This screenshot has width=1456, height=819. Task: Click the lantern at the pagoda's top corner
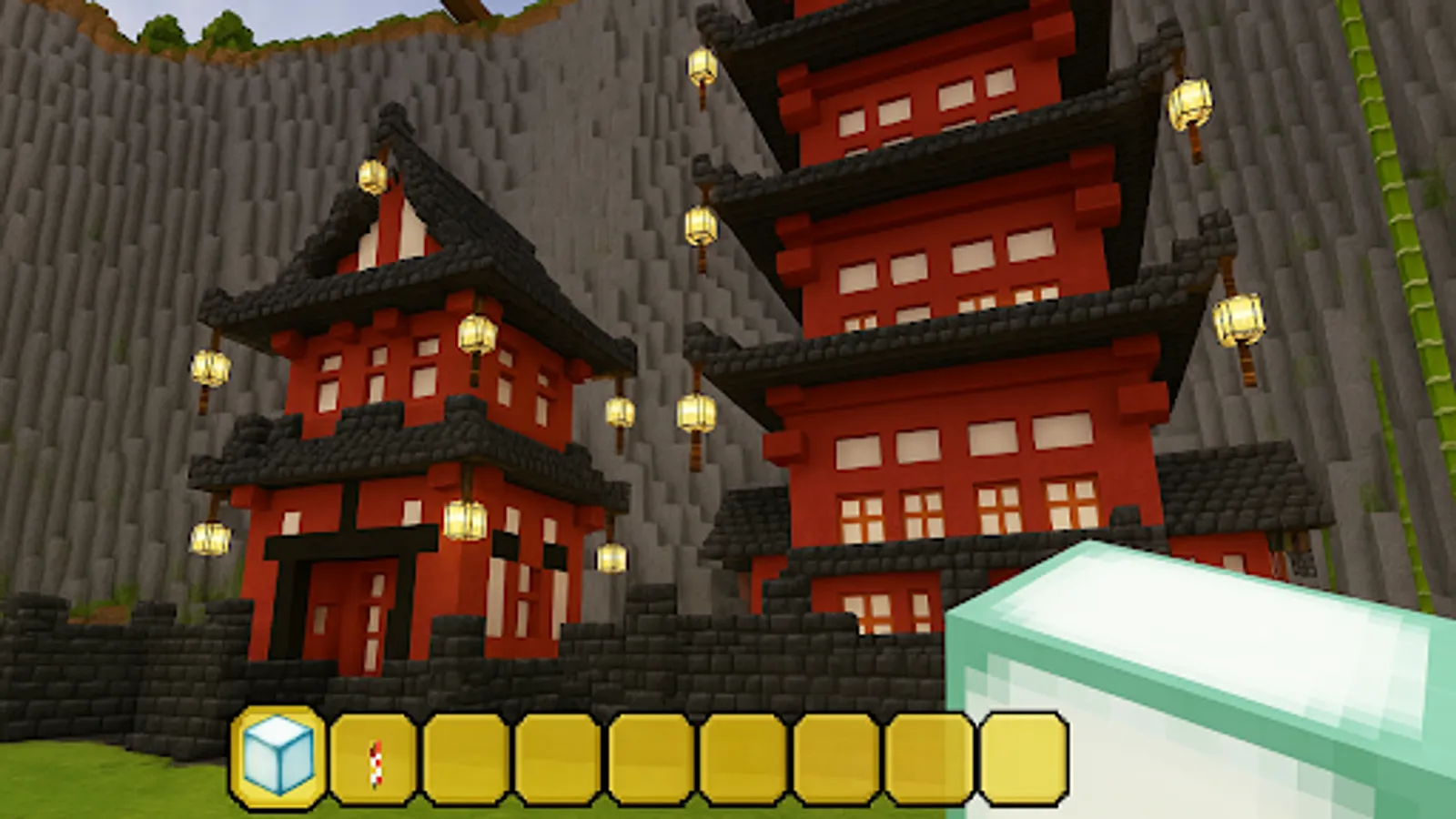click(x=371, y=175)
